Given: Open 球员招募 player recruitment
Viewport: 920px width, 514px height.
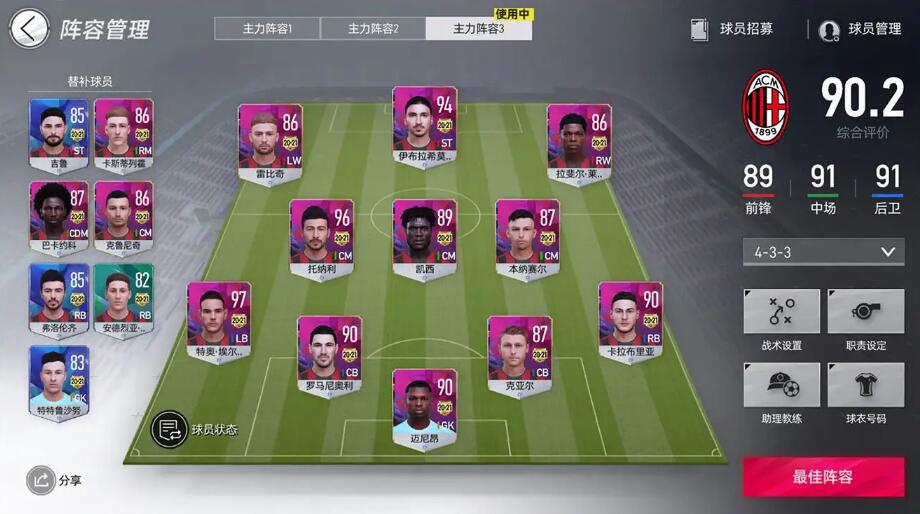Looking at the screenshot, I should click(733, 29).
